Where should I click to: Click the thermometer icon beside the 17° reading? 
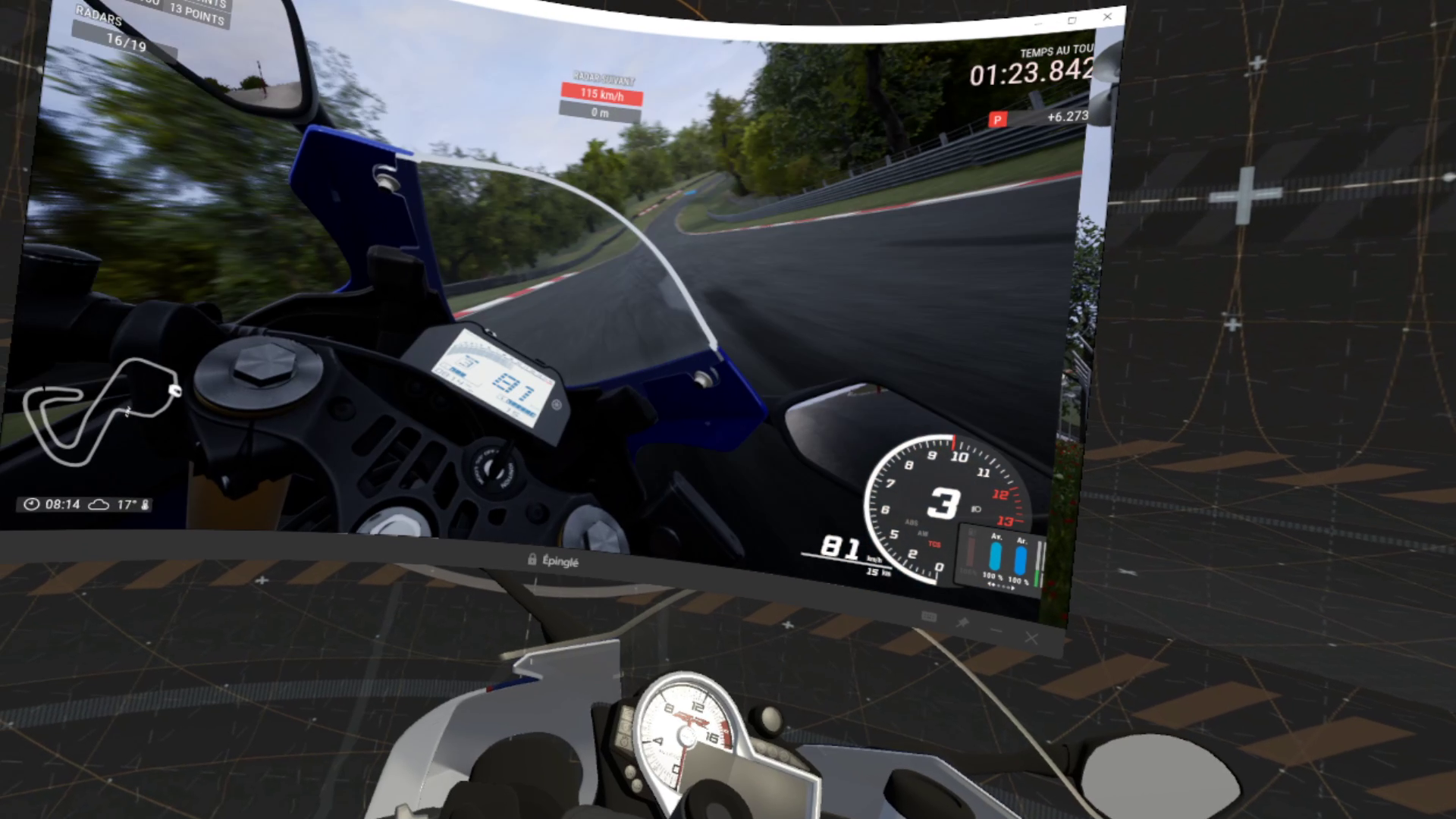[144, 503]
